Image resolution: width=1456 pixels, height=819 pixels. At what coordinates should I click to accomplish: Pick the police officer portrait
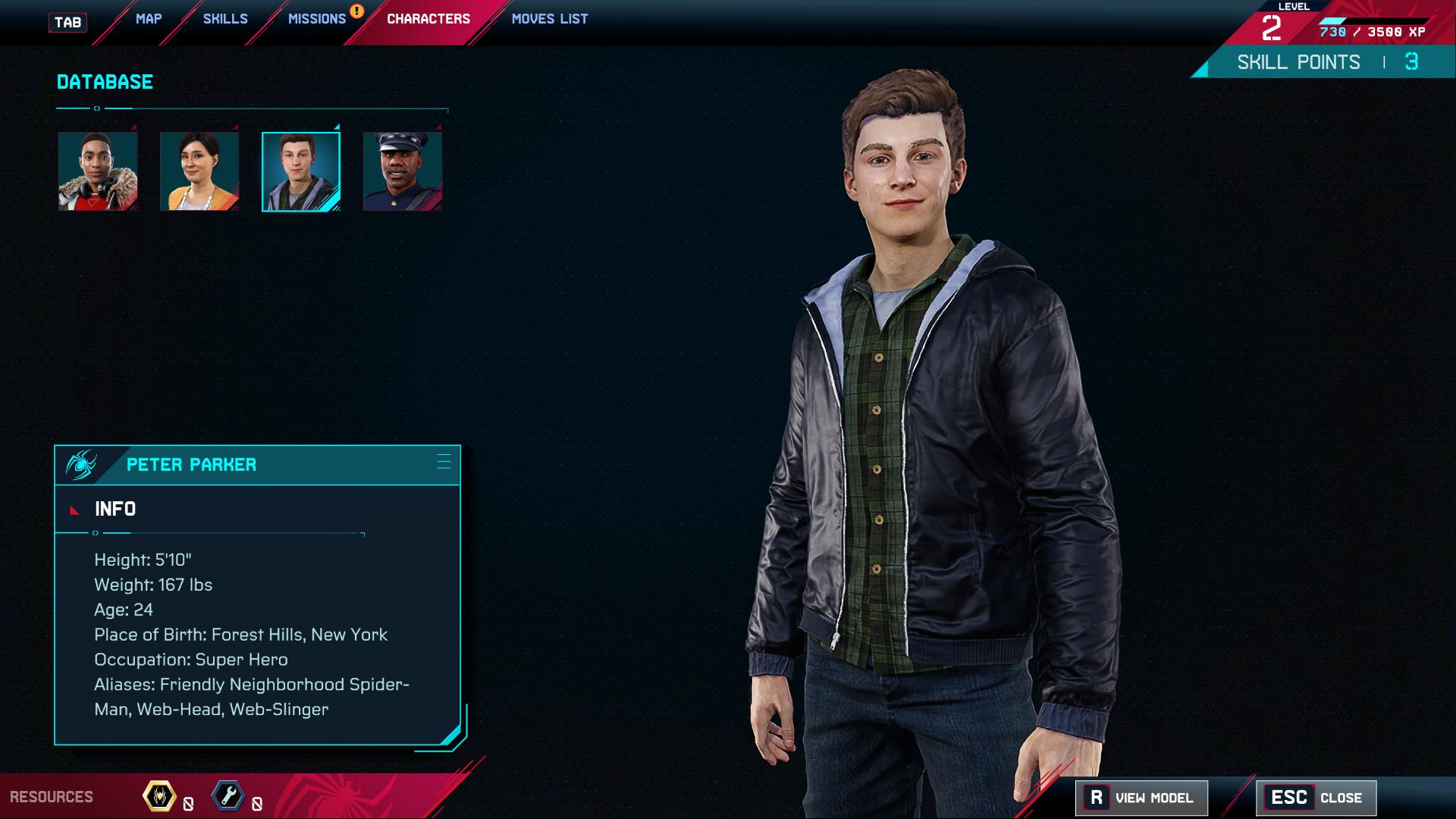pyautogui.click(x=403, y=171)
